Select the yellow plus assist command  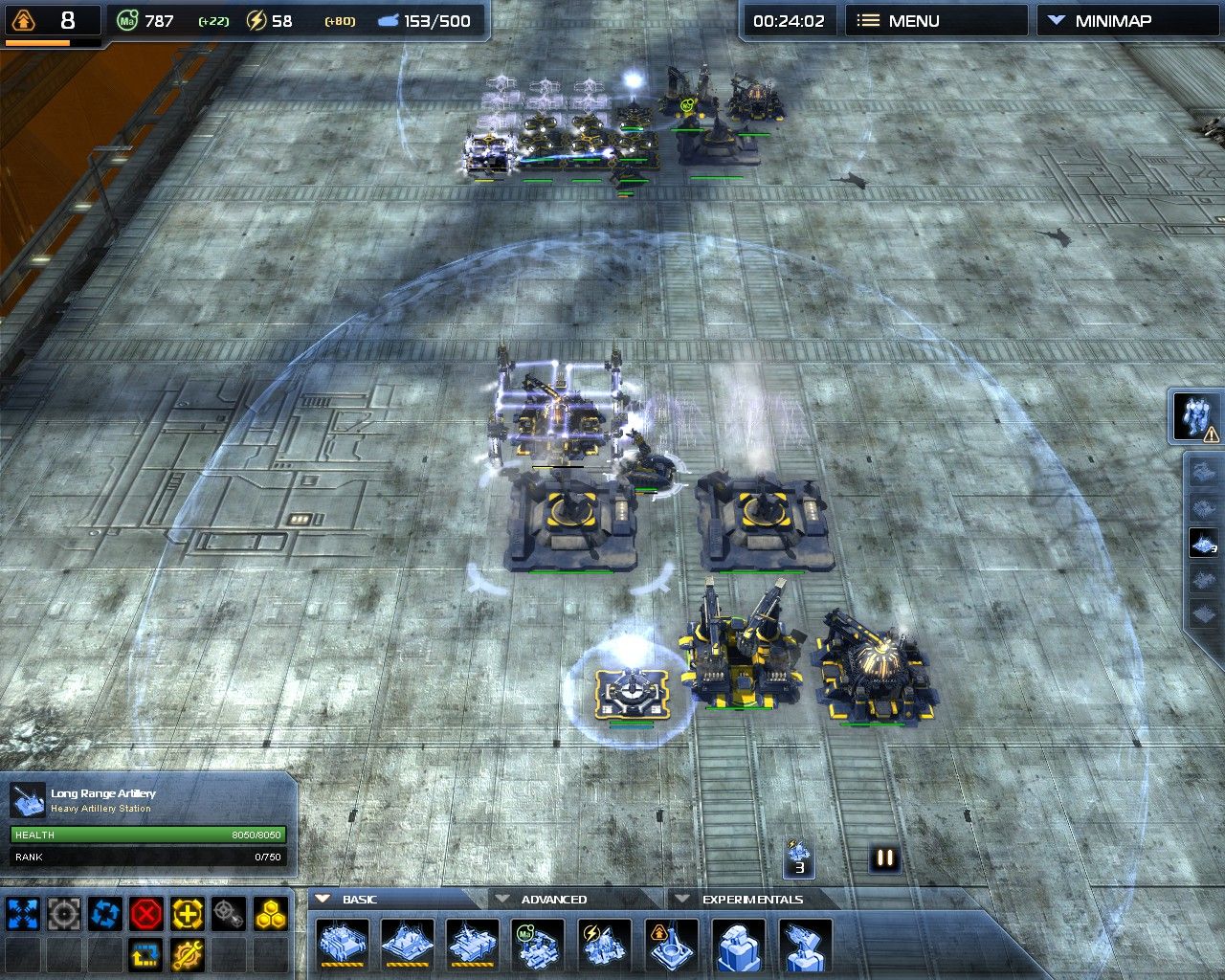point(188,915)
